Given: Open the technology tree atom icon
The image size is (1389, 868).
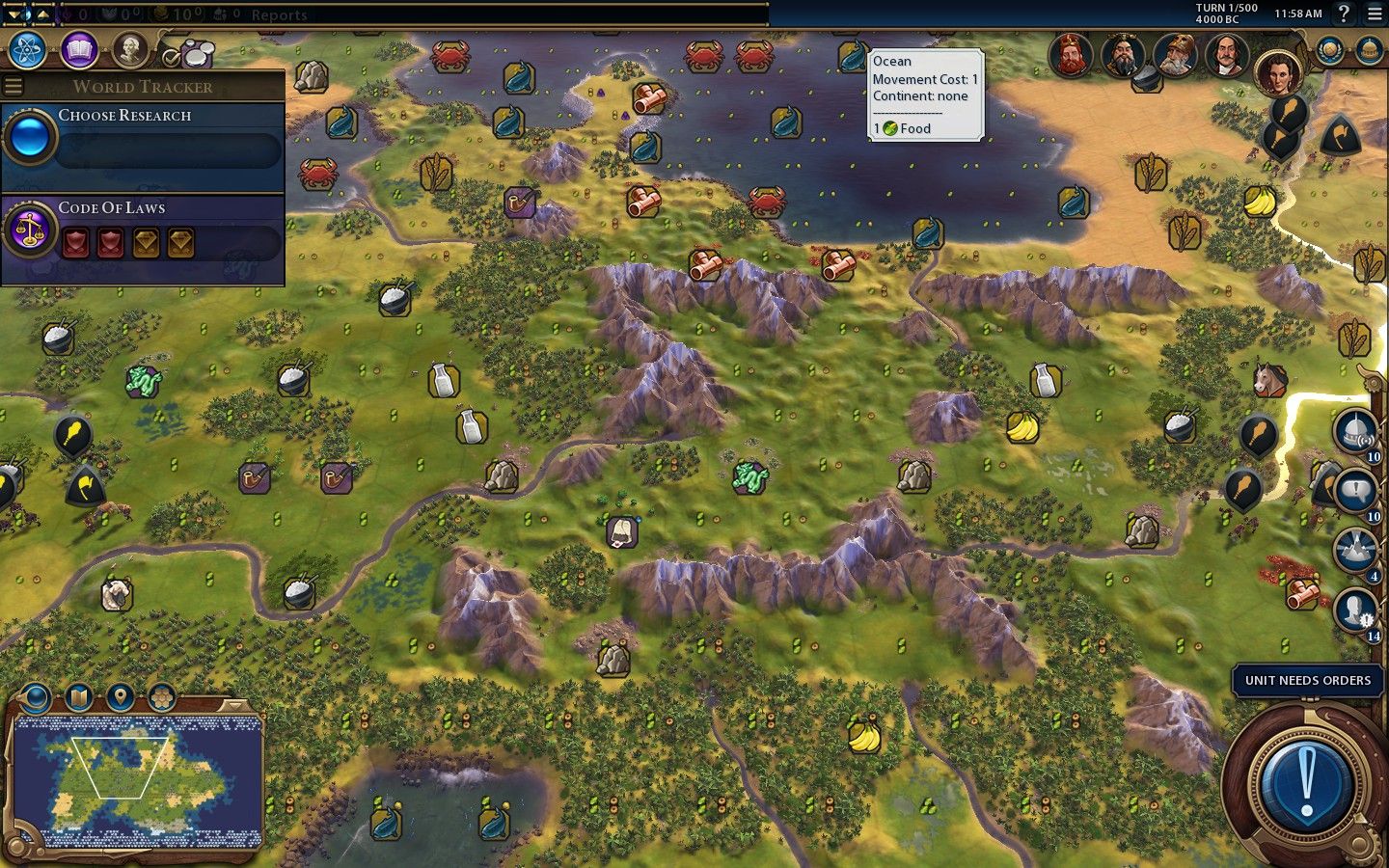Looking at the screenshot, I should (x=29, y=49).
